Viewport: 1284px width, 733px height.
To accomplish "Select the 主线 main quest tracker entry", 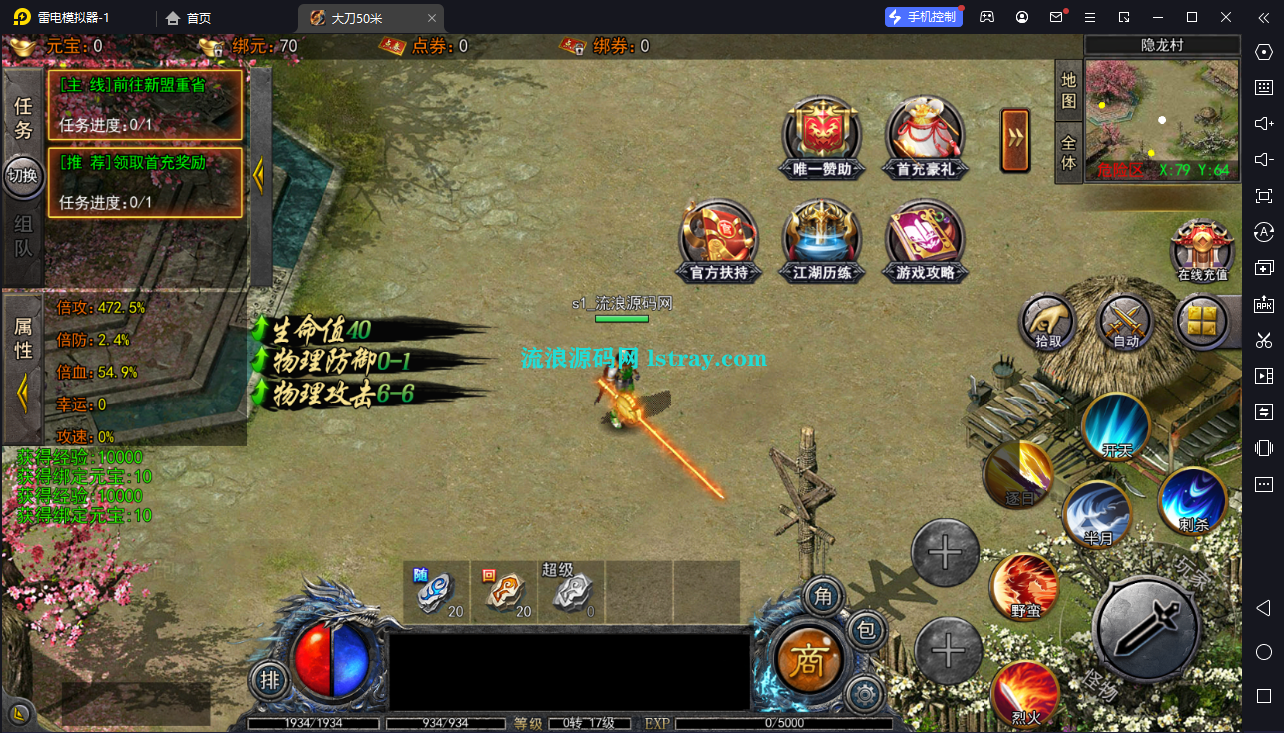I will click(x=145, y=104).
